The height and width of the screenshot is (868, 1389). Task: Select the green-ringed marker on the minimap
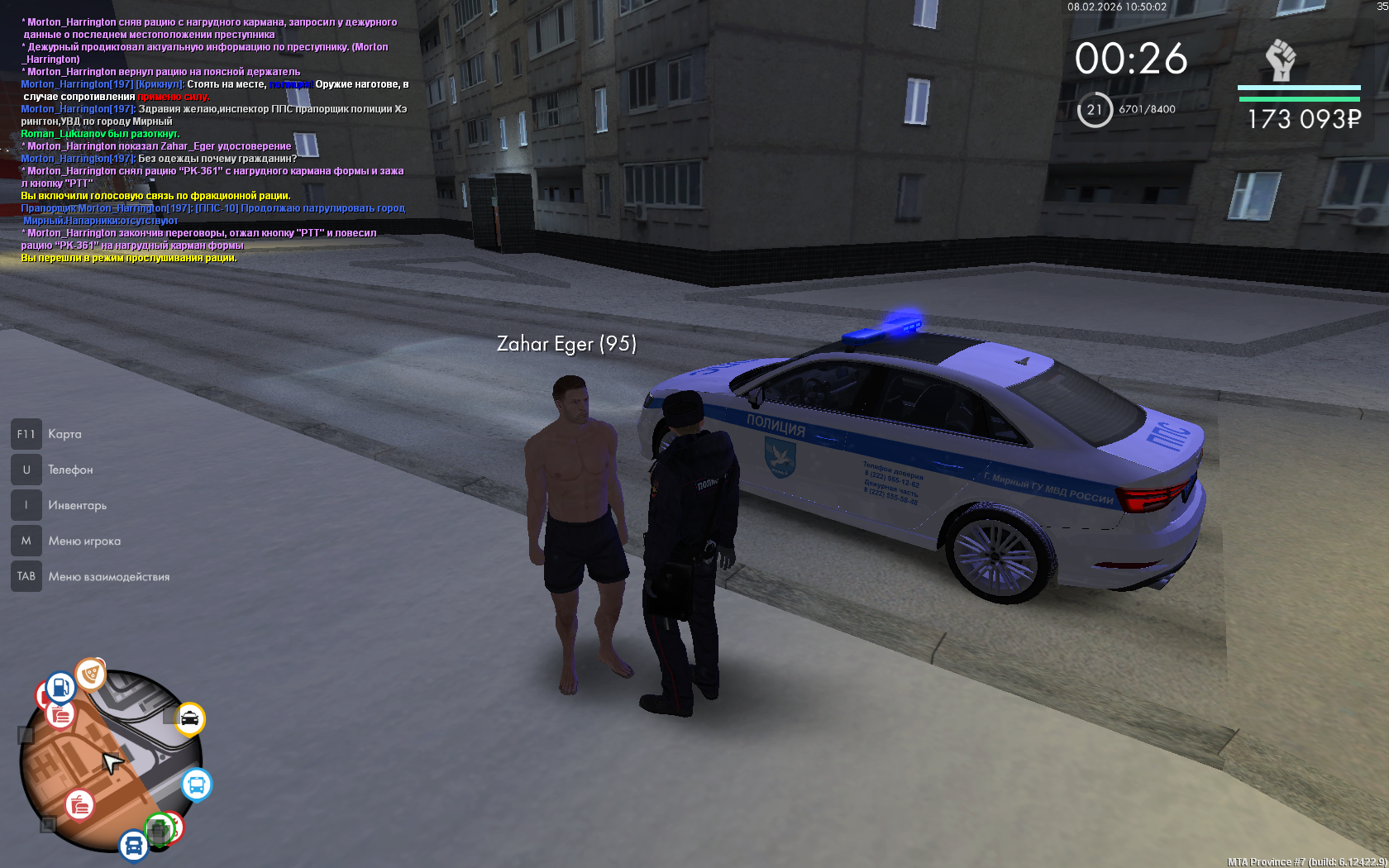coord(160,828)
